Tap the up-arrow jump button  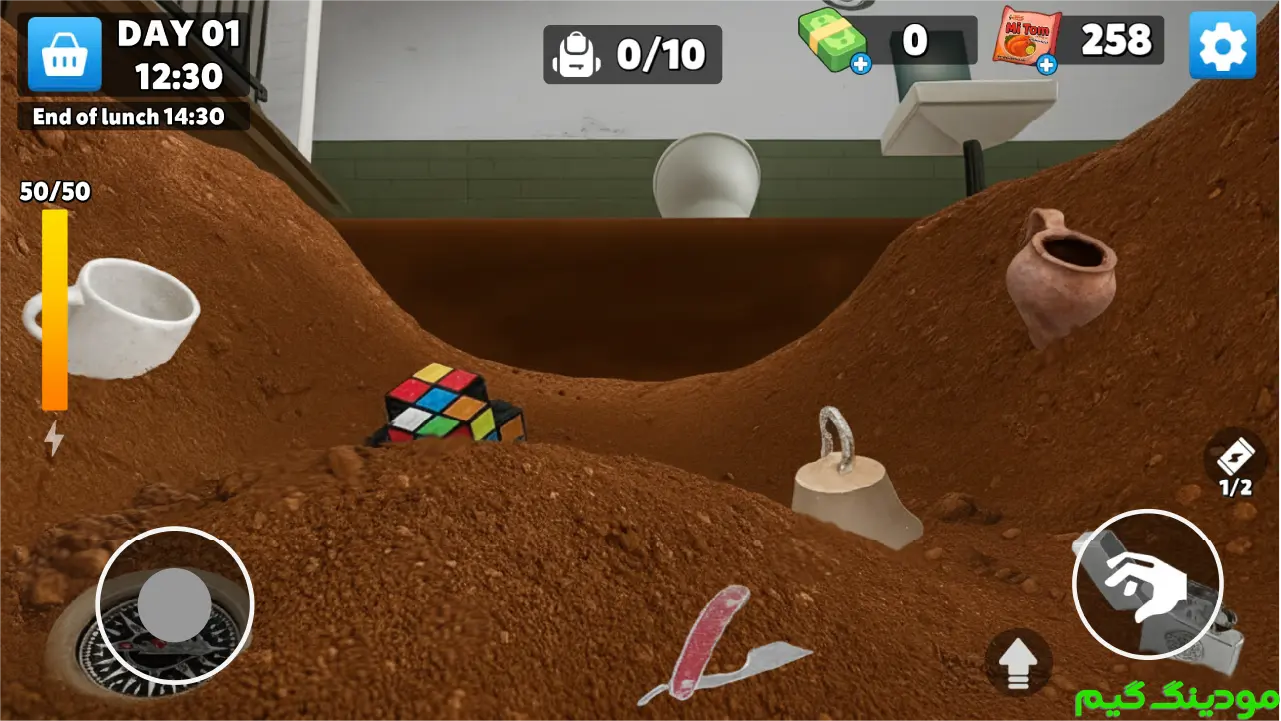(1018, 662)
